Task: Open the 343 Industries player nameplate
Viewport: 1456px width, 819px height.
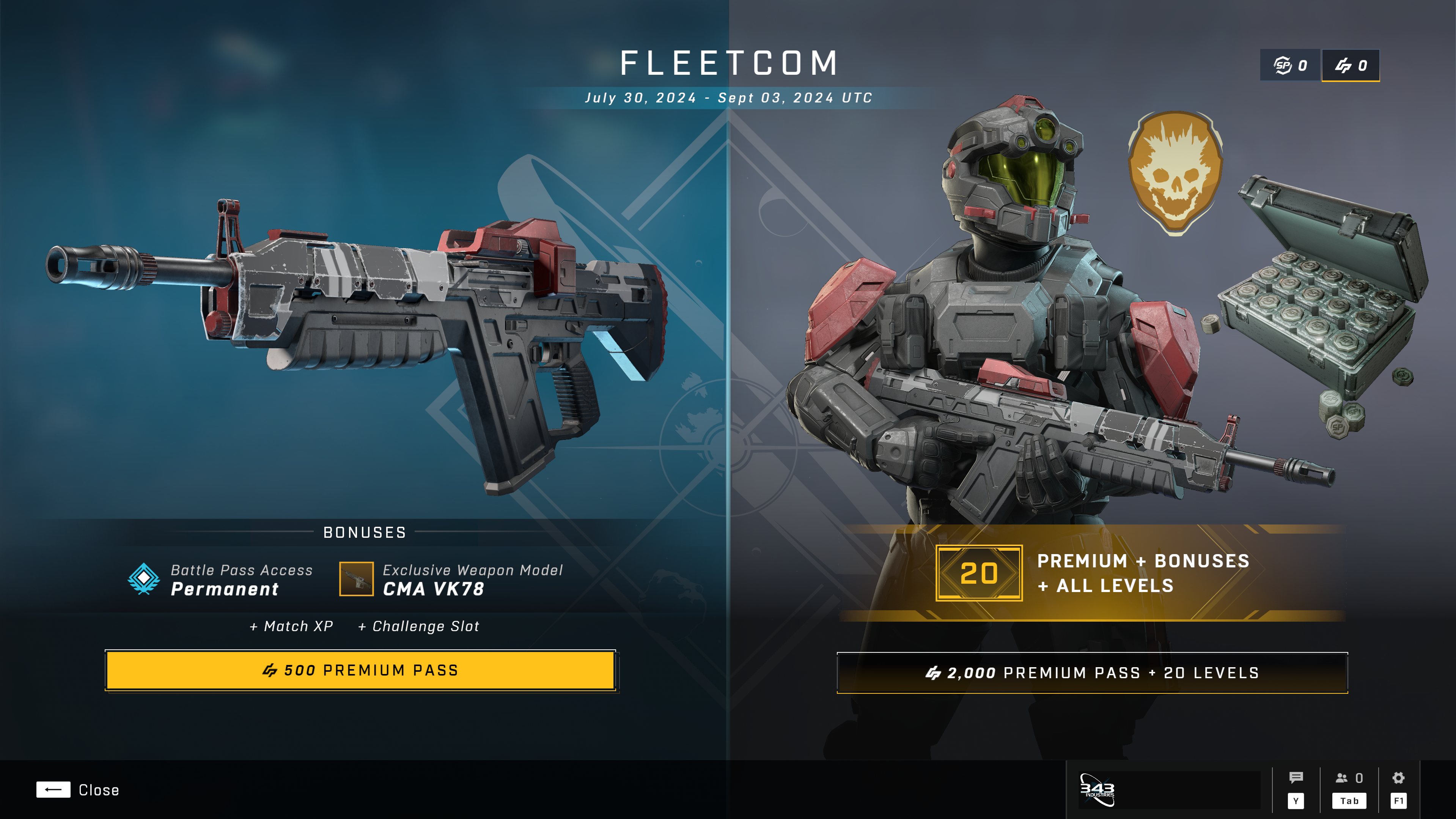Action: click(1169, 789)
